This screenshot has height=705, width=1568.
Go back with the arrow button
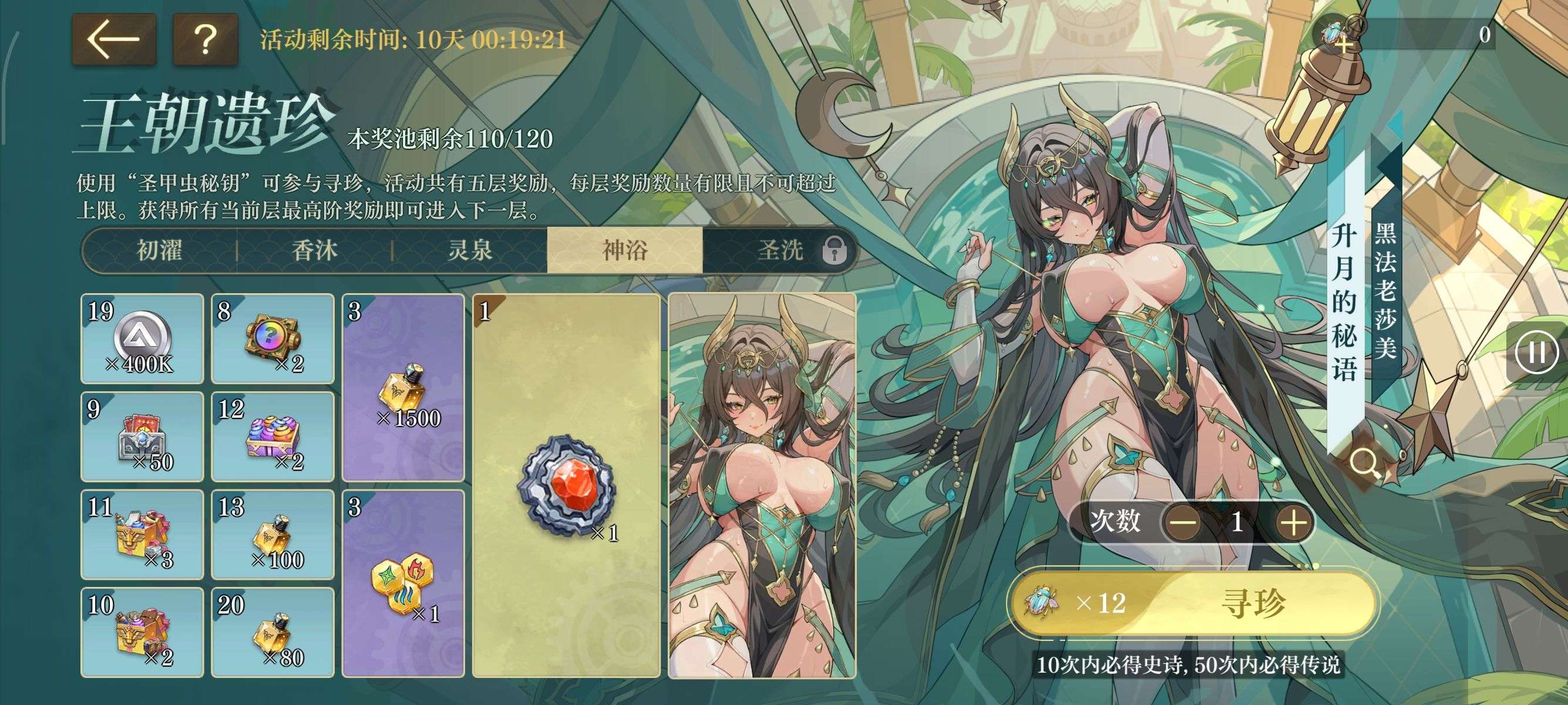click(114, 39)
